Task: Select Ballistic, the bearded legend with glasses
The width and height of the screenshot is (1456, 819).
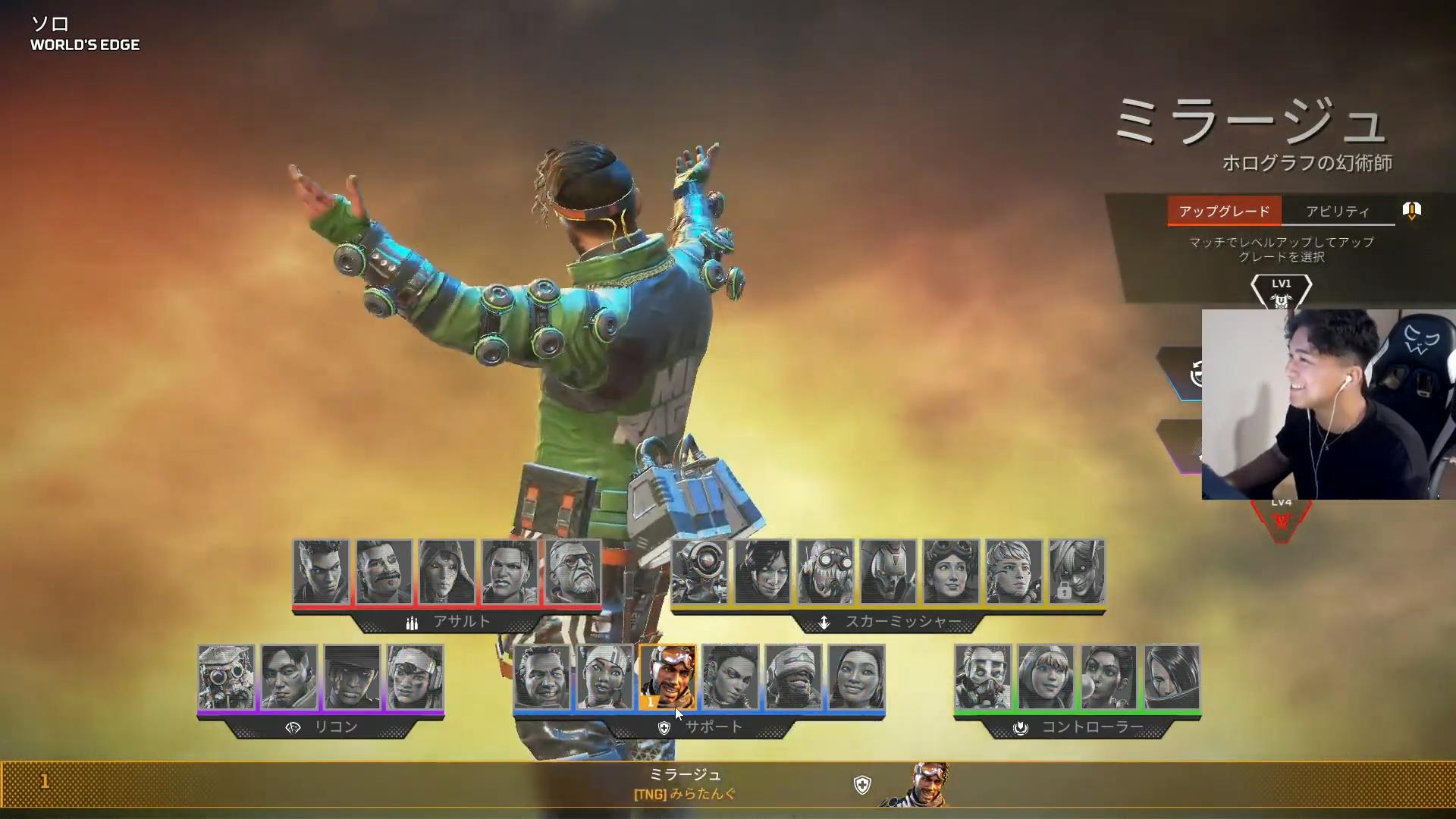Action: pyautogui.click(x=573, y=572)
